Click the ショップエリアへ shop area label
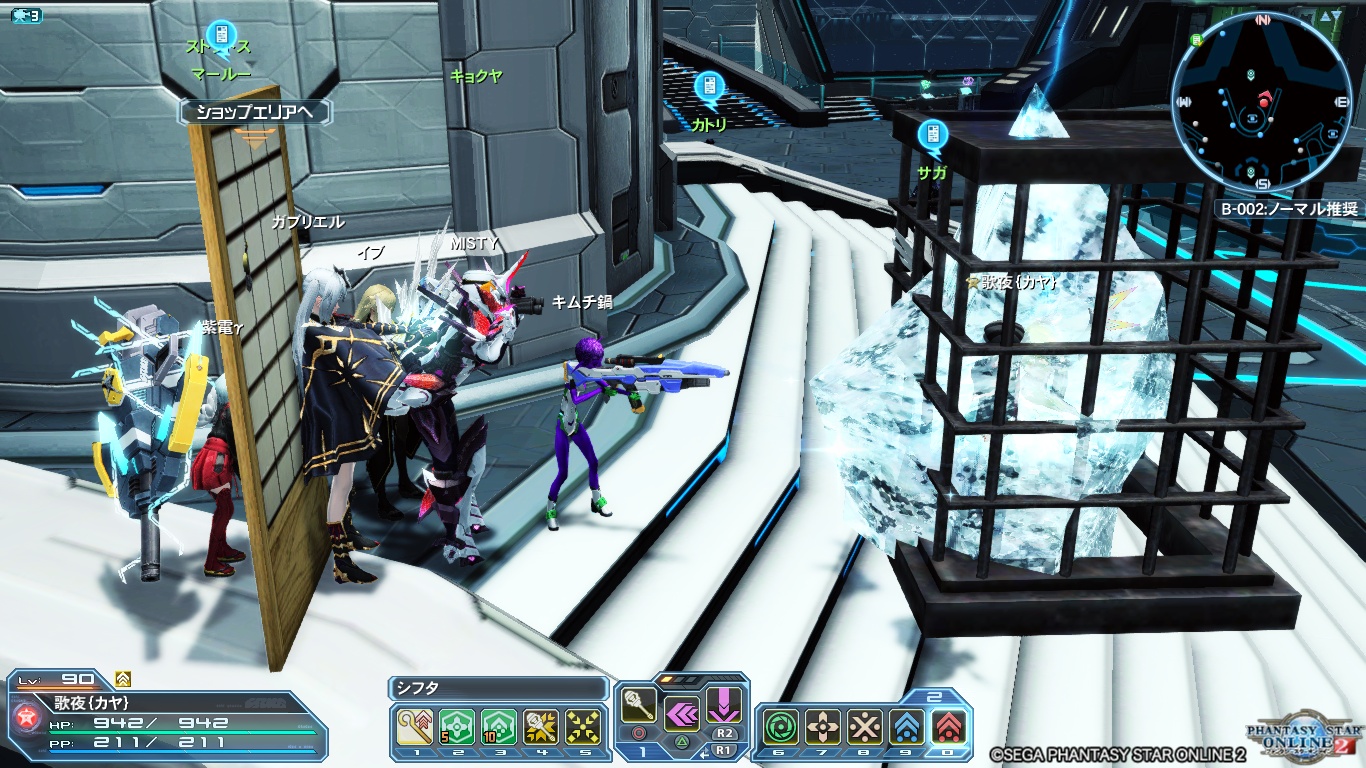The width and height of the screenshot is (1366, 768). pos(255,112)
